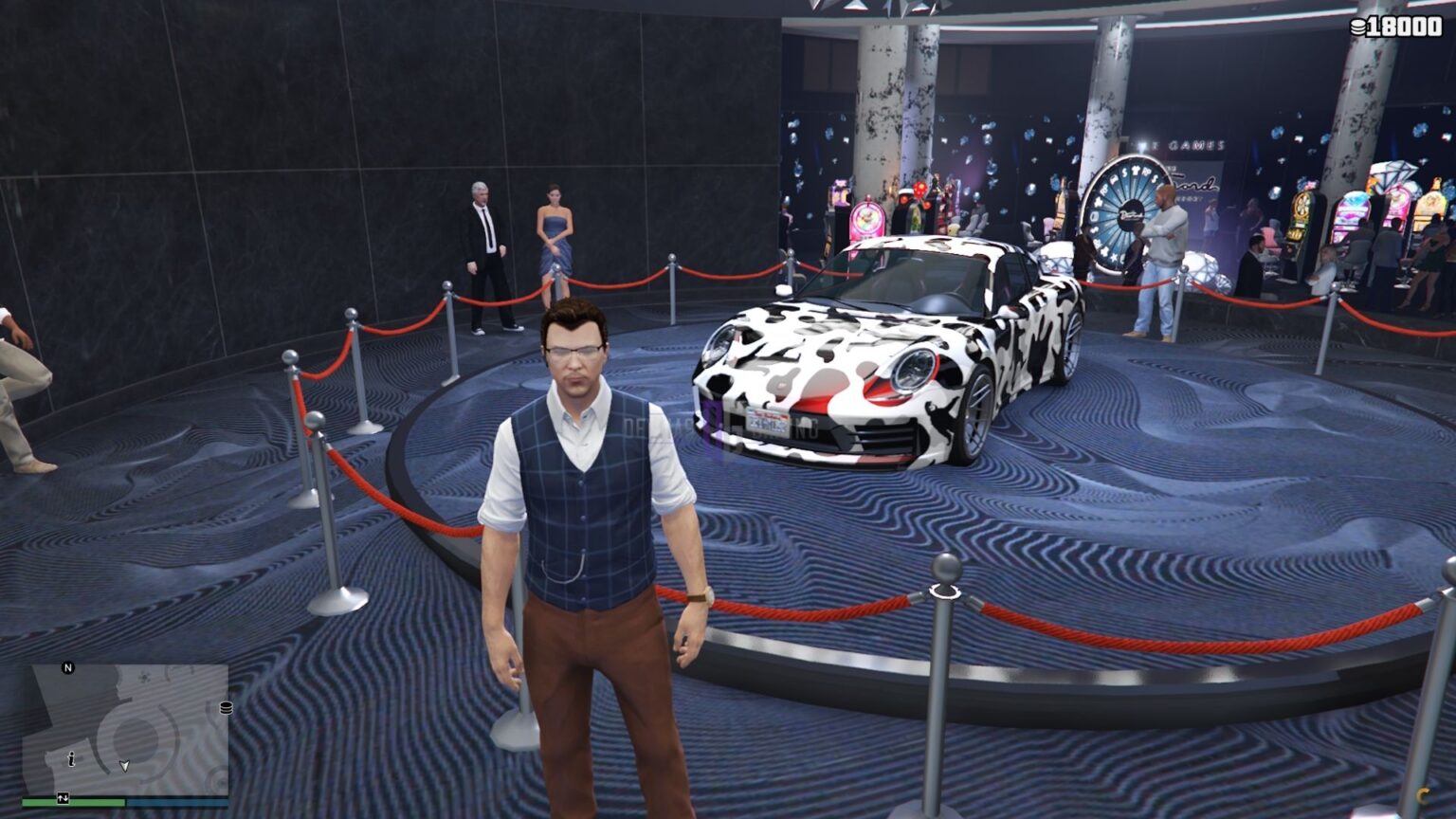This screenshot has width=1456, height=819.
Task: Select the player arrow on the minimap
Action: point(124,765)
